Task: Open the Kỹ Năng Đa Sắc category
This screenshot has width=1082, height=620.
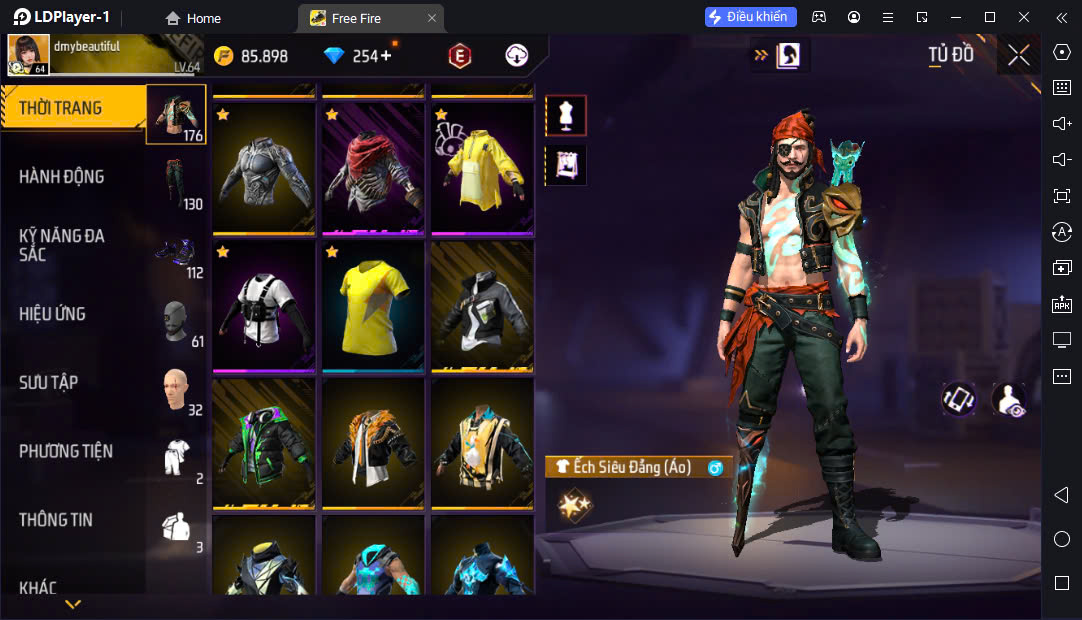Action: [x=75, y=245]
